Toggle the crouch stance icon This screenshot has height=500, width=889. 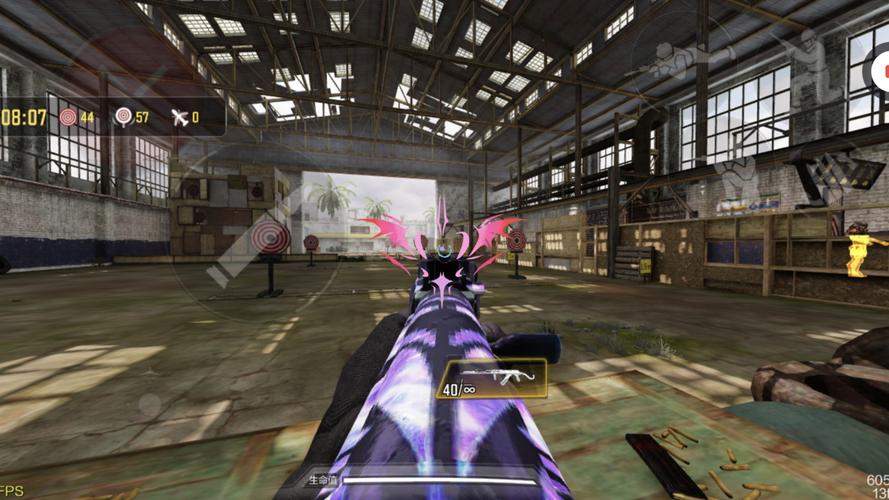738,180
